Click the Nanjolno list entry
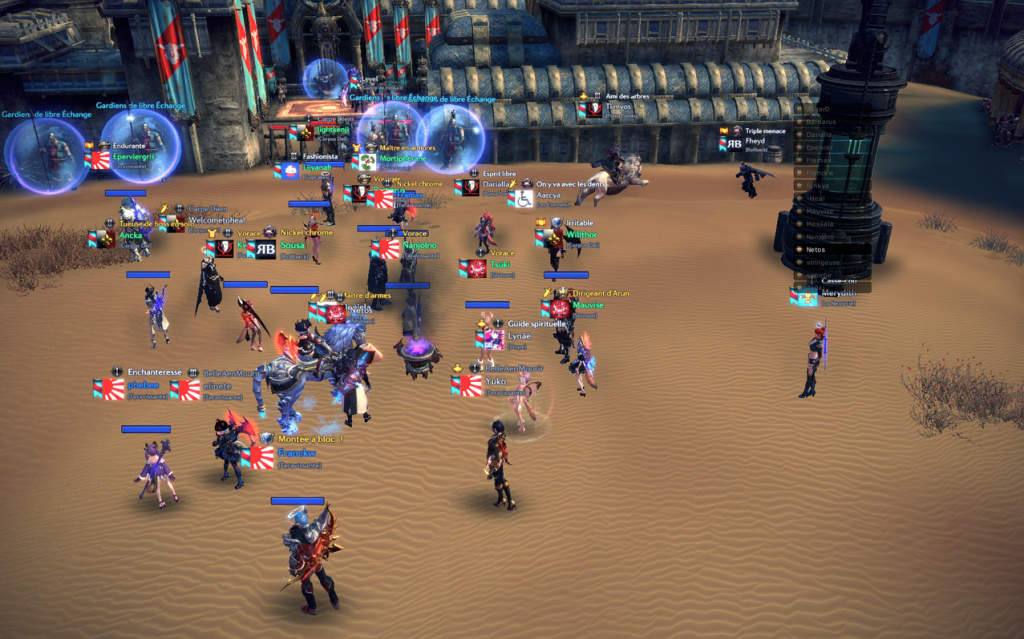The width and height of the screenshot is (1024, 639). pos(819,237)
